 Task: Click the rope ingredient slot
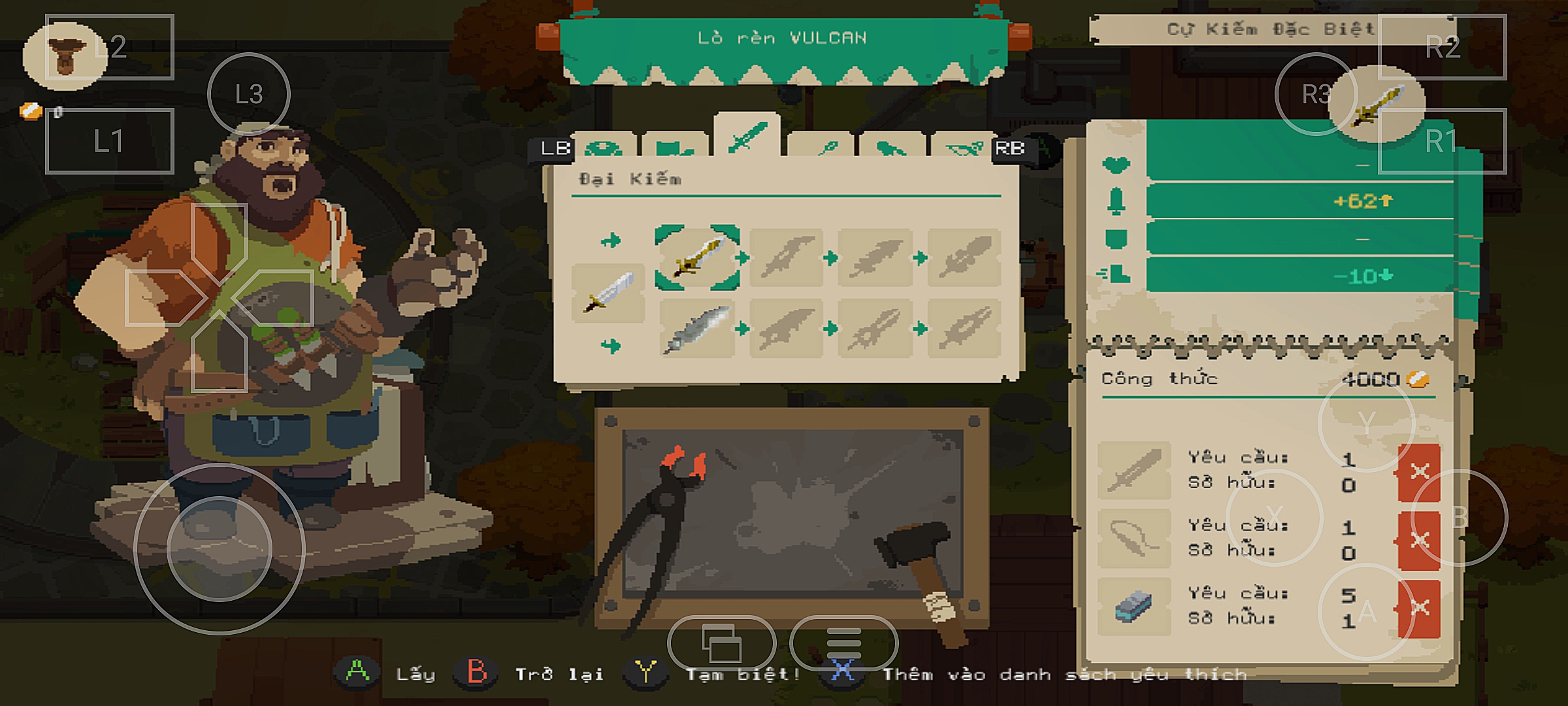(x=1134, y=538)
